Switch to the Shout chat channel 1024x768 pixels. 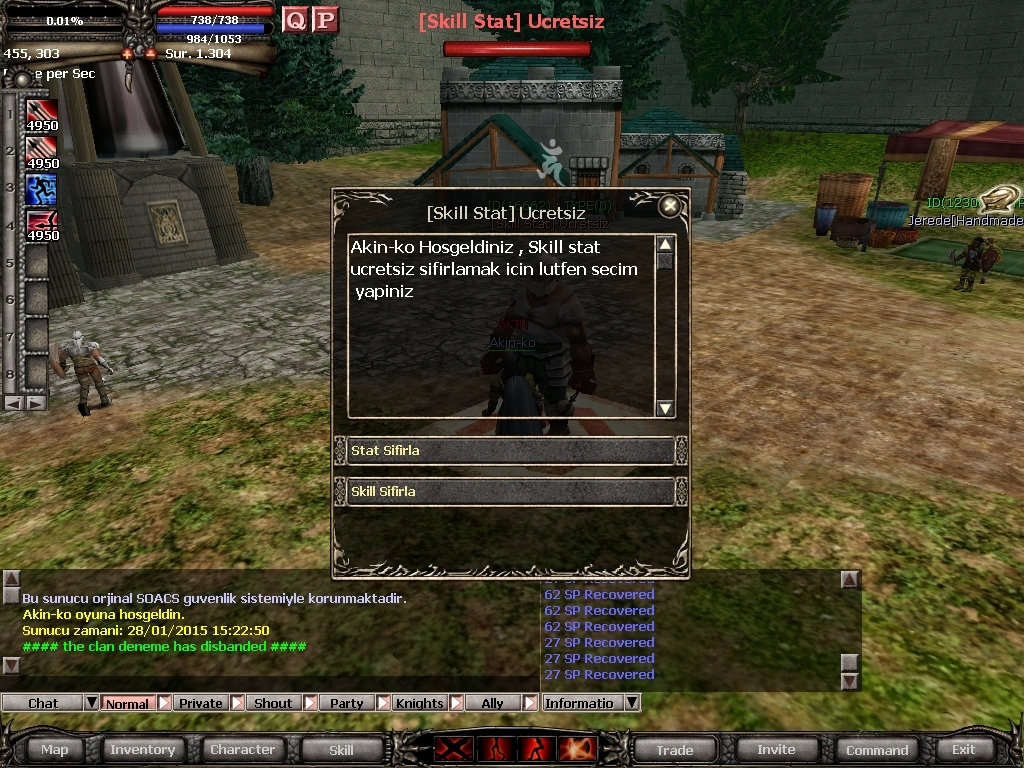pyautogui.click(x=273, y=703)
